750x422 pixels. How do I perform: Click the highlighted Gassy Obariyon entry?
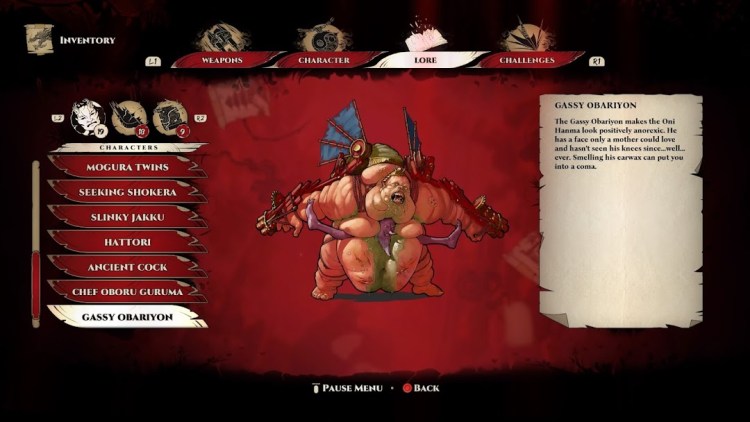[125, 317]
